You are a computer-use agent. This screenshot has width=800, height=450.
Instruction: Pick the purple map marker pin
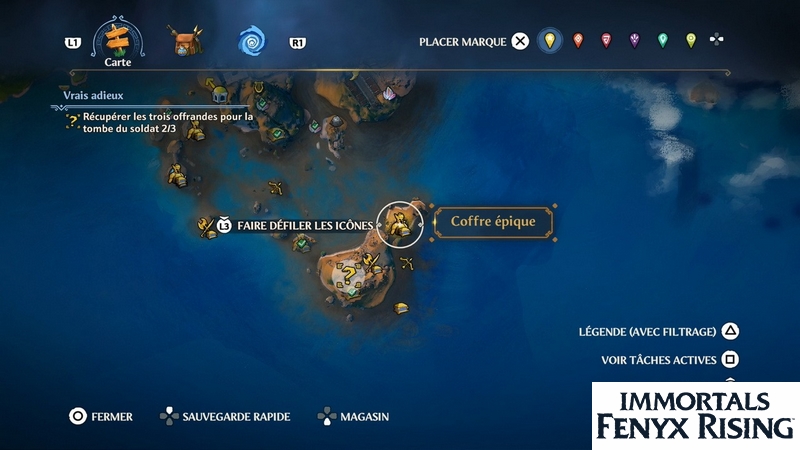tap(634, 41)
